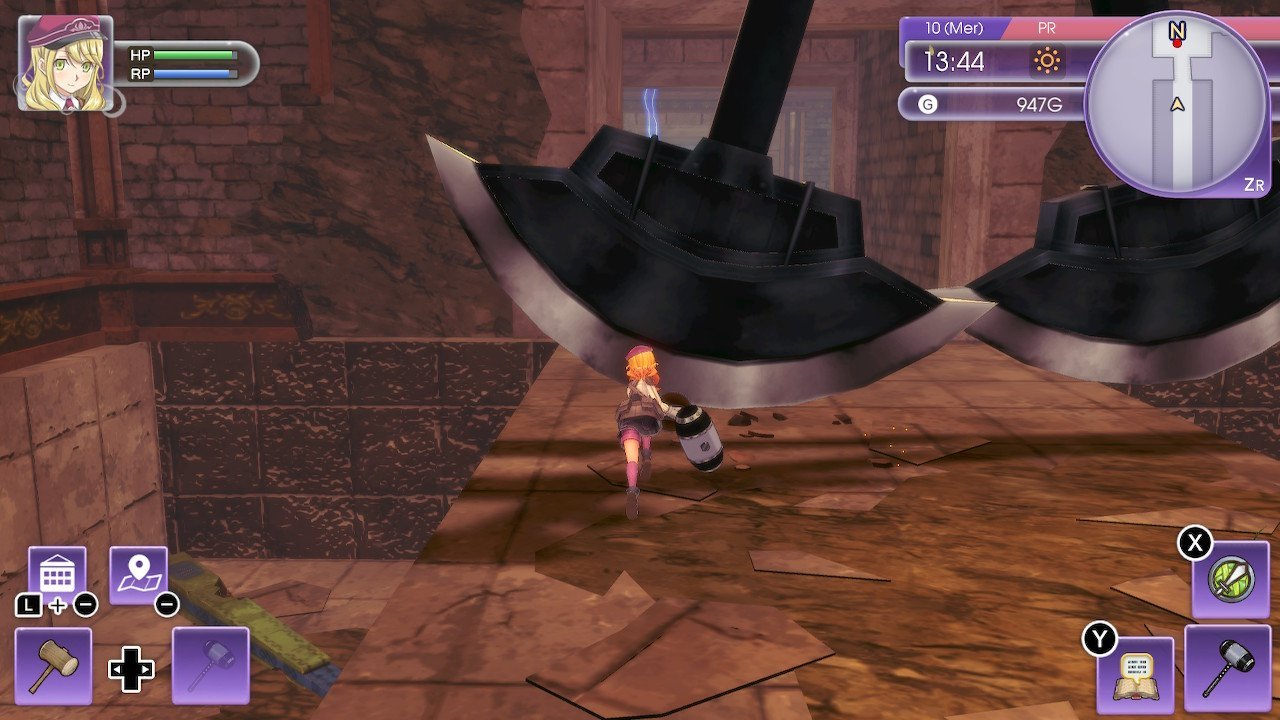Screen dimensions: 1280x720
Task: Activate the green sword skill icon
Action: tap(1230, 580)
